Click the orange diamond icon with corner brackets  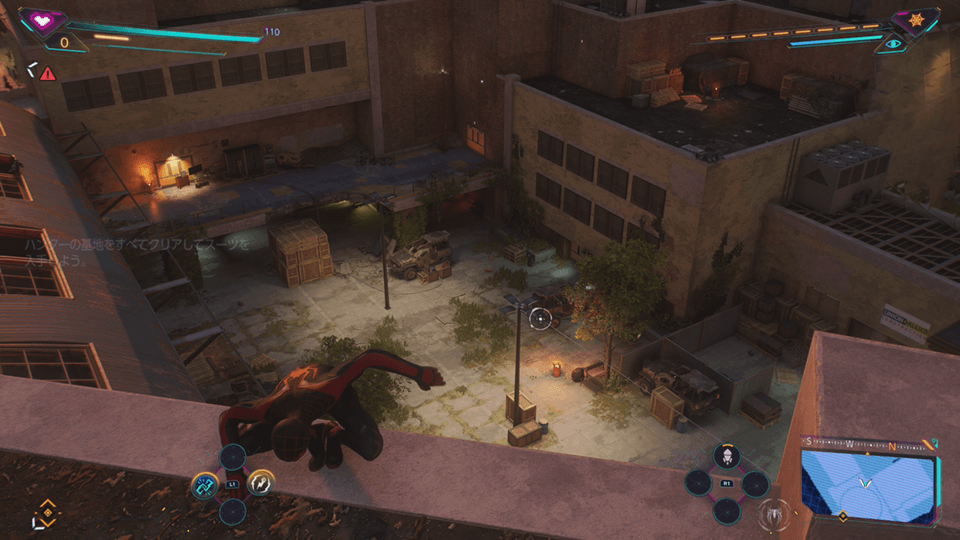coord(44,510)
